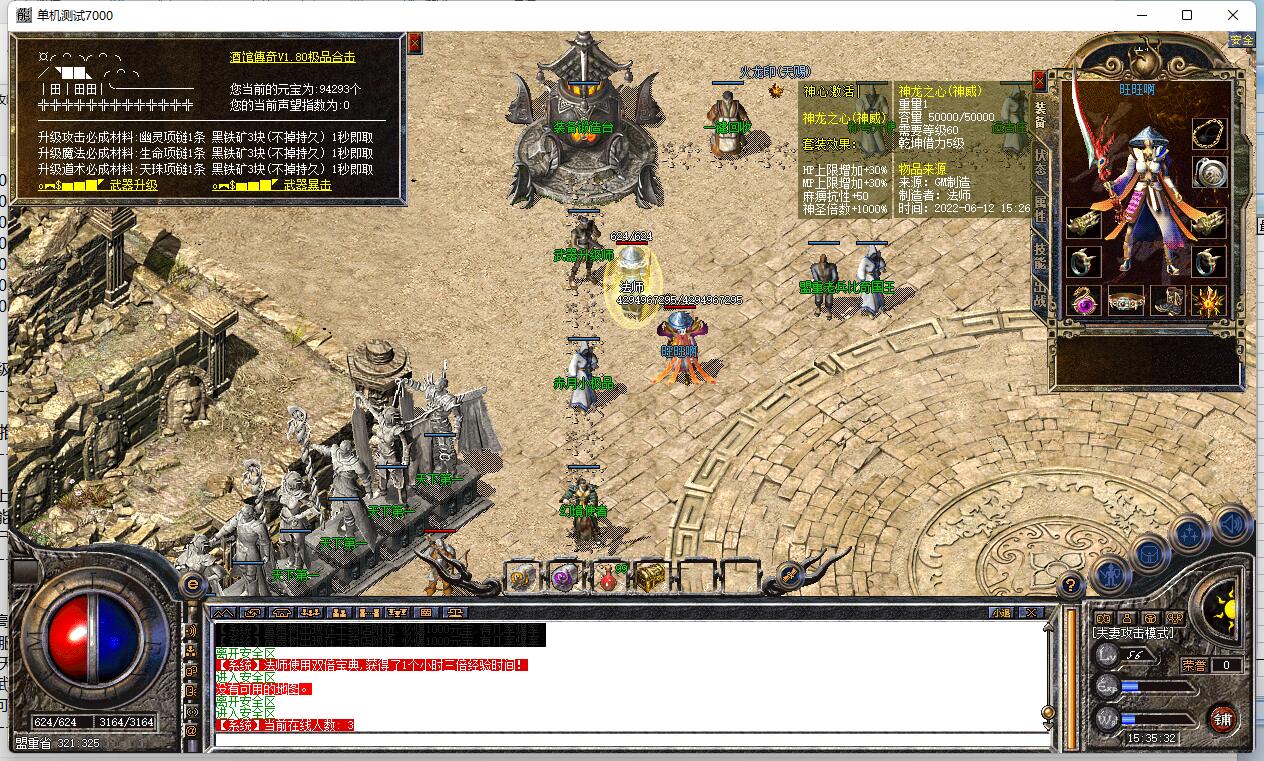Switch to the 出战 battle tab
This screenshot has width=1264, height=761.
[x=1040, y=298]
